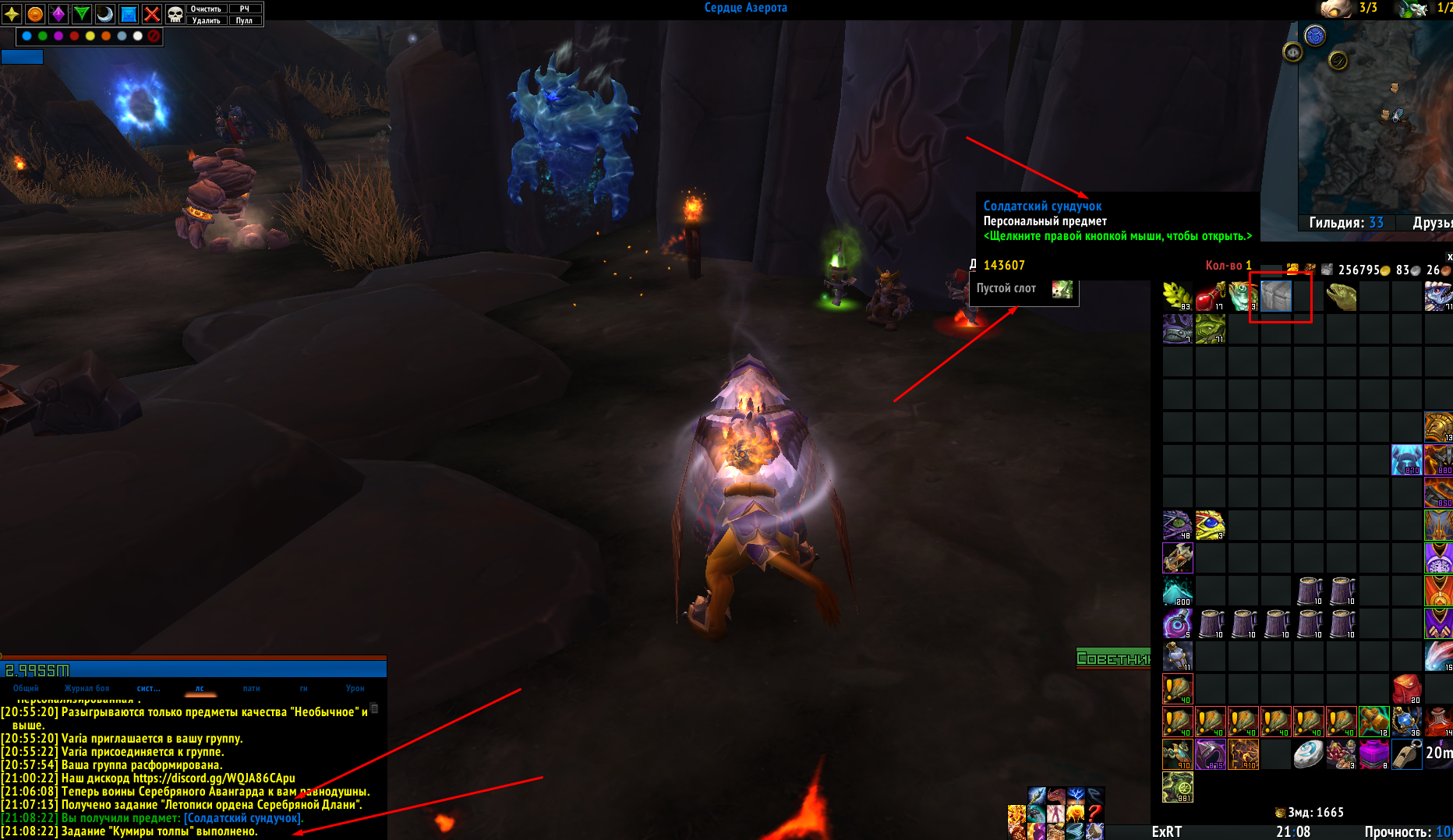Assign the red cross raid marker
This screenshot has height=840, width=1453.
click(152, 14)
